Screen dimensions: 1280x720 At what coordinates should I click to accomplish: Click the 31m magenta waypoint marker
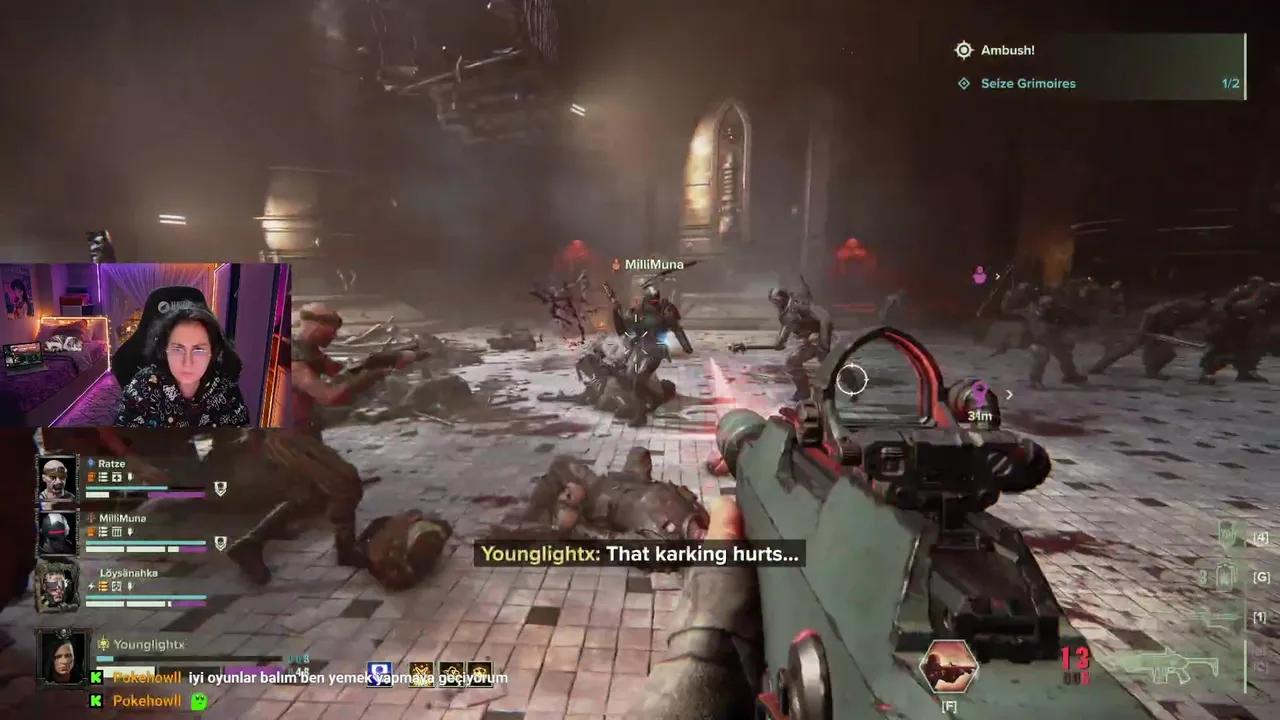[x=979, y=397]
